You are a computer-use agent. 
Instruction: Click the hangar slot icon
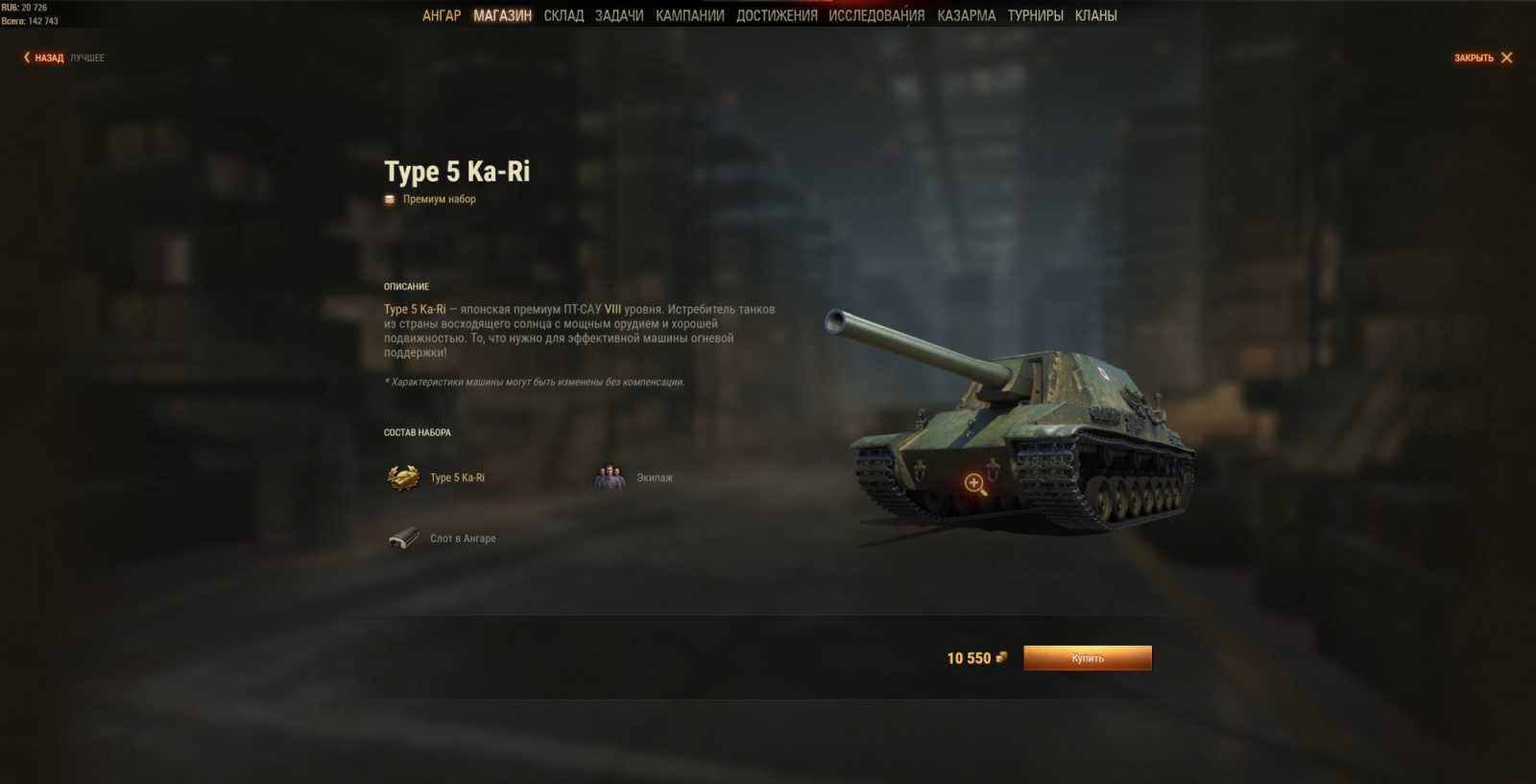click(x=402, y=537)
